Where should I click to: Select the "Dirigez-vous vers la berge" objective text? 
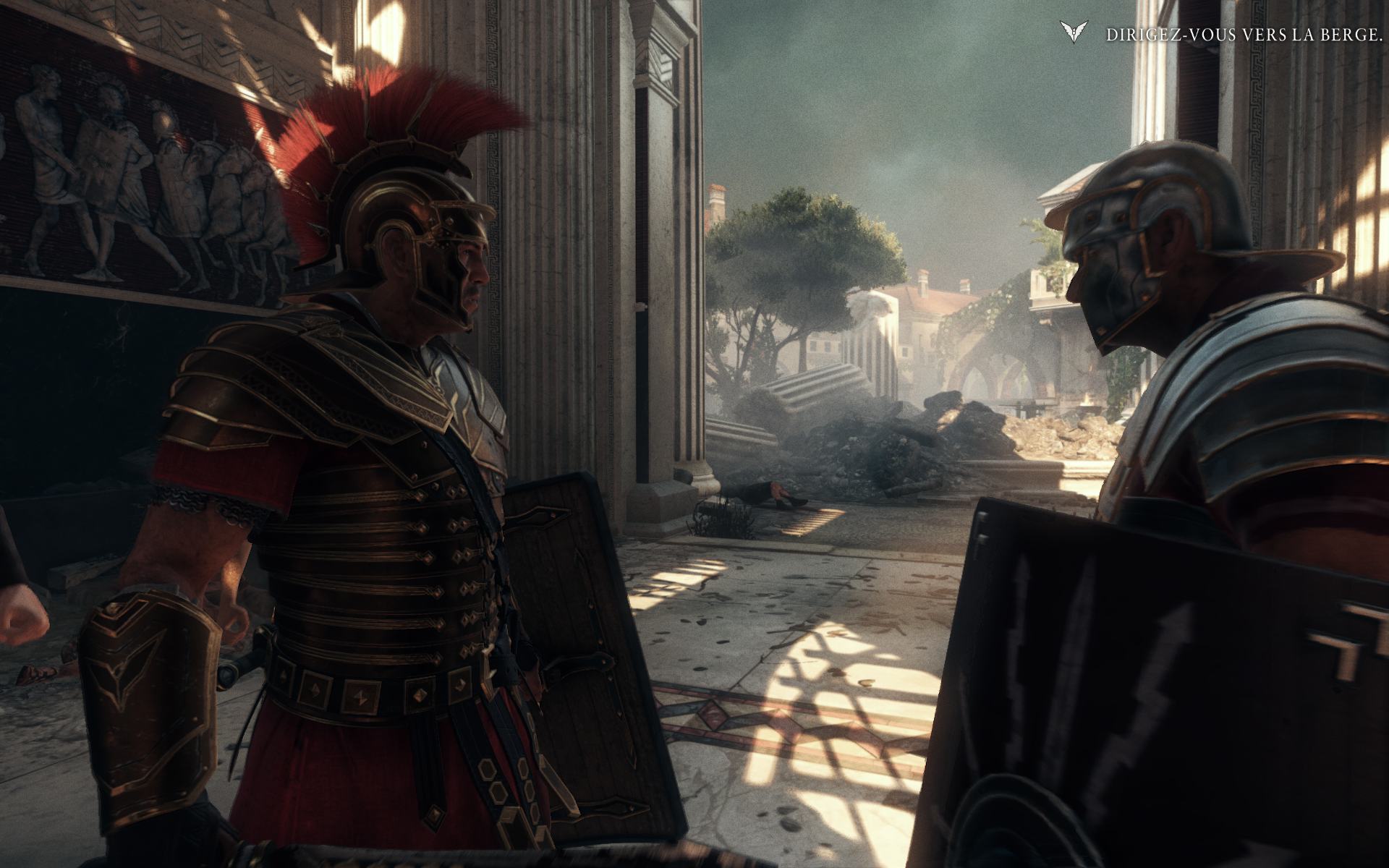[1244, 35]
